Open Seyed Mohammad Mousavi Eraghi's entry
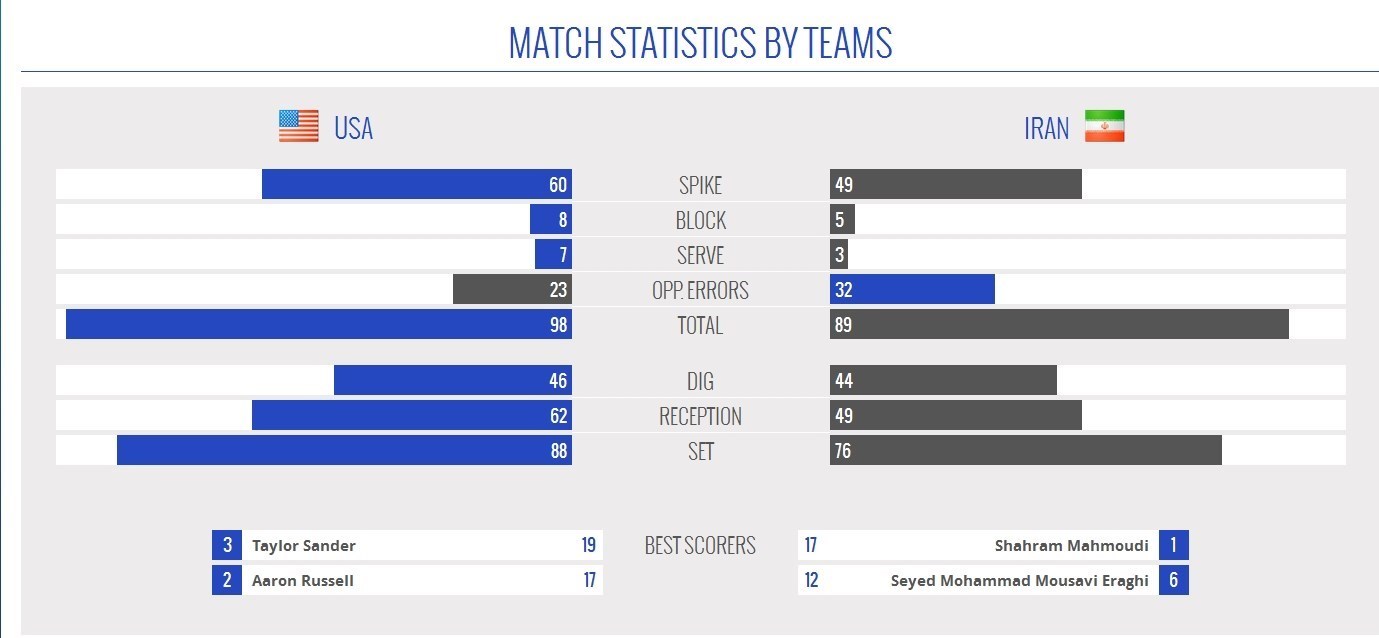Screen dimensions: 1379x638 [x=1019, y=580]
